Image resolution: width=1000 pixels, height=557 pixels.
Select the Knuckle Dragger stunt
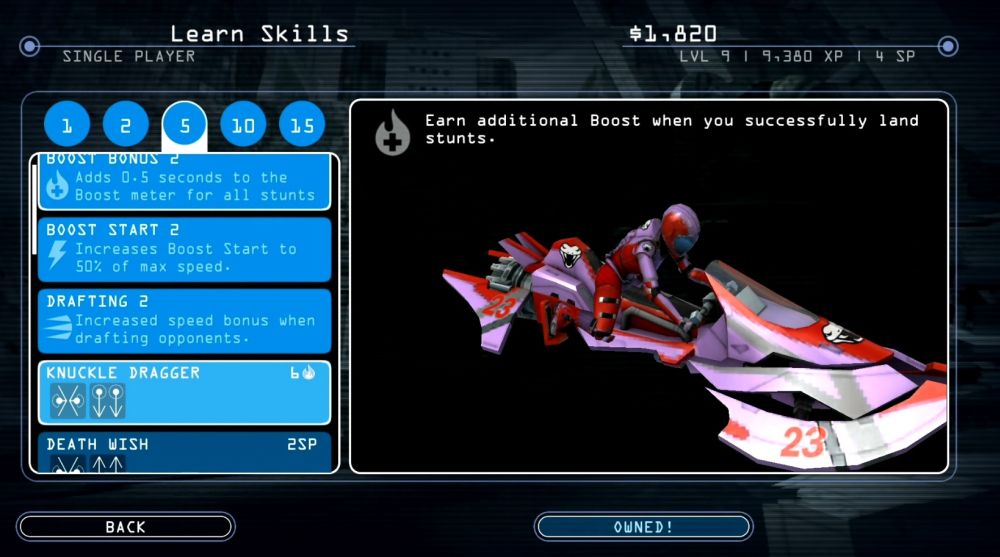(x=185, y=392)
